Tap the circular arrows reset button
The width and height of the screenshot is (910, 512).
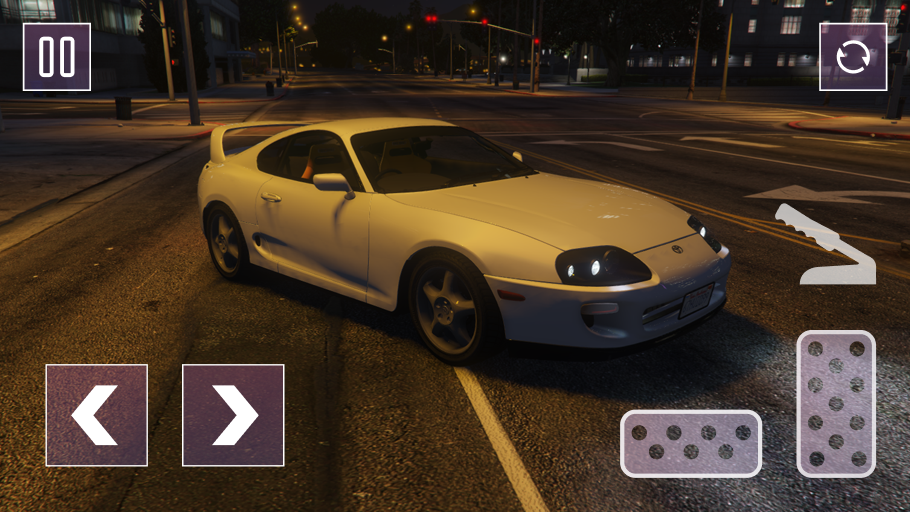[853, 57]
